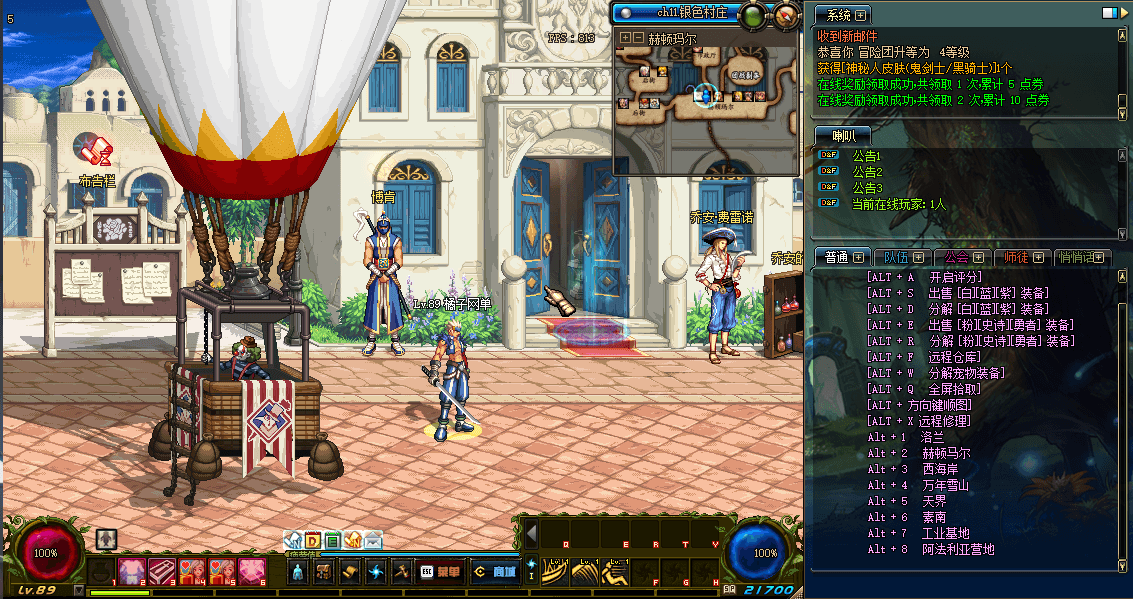Open the envelope mail icon above the hotbar
The width and height of the screenshot is (1133, 599).
tap(372, 541)
